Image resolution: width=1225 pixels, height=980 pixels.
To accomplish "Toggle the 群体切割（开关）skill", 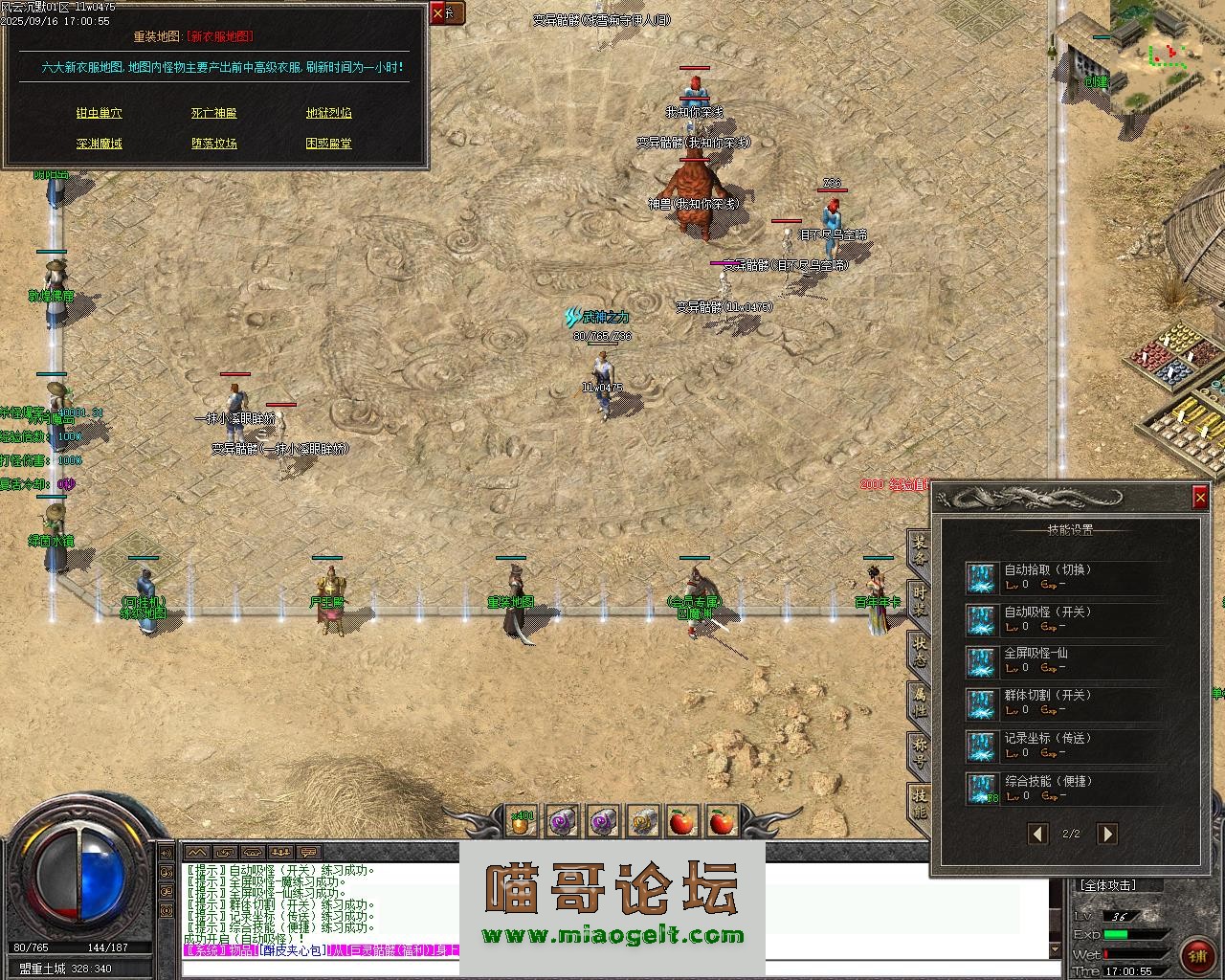I will [x=981, y=703].
